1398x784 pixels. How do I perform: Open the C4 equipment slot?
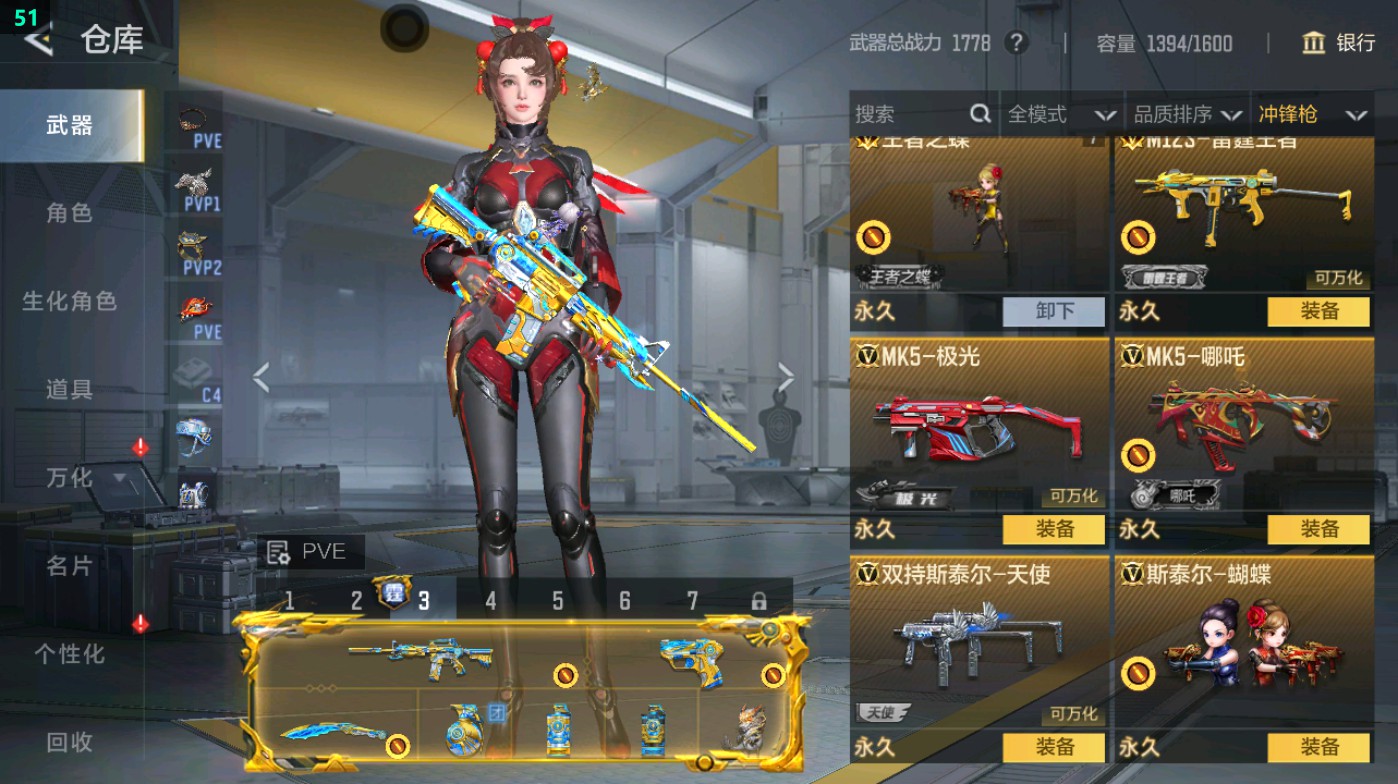(x=193, y=370)
